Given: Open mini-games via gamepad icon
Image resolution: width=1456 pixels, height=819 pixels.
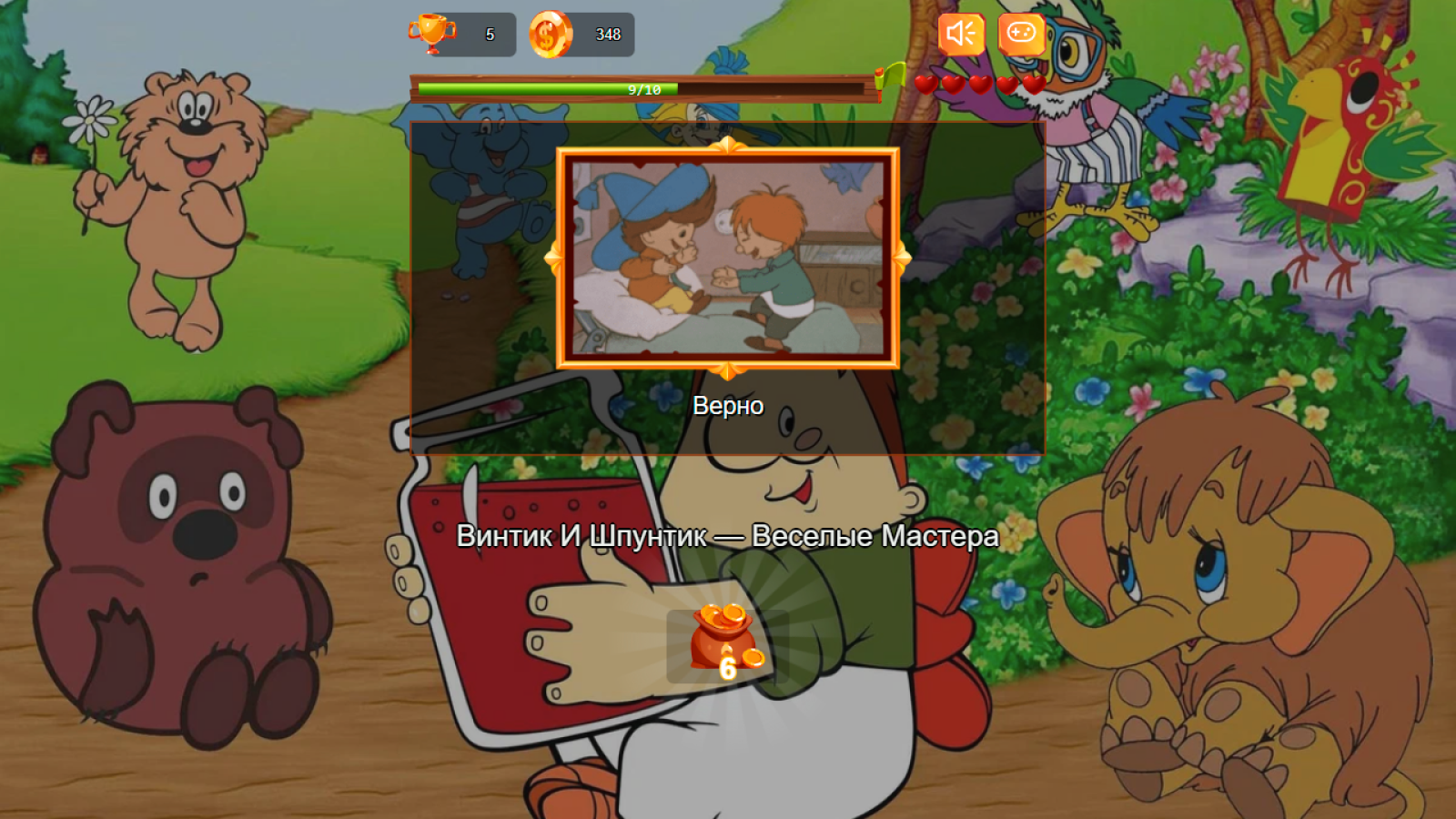Looking at the screenshot, I should tap(1023, 35).
